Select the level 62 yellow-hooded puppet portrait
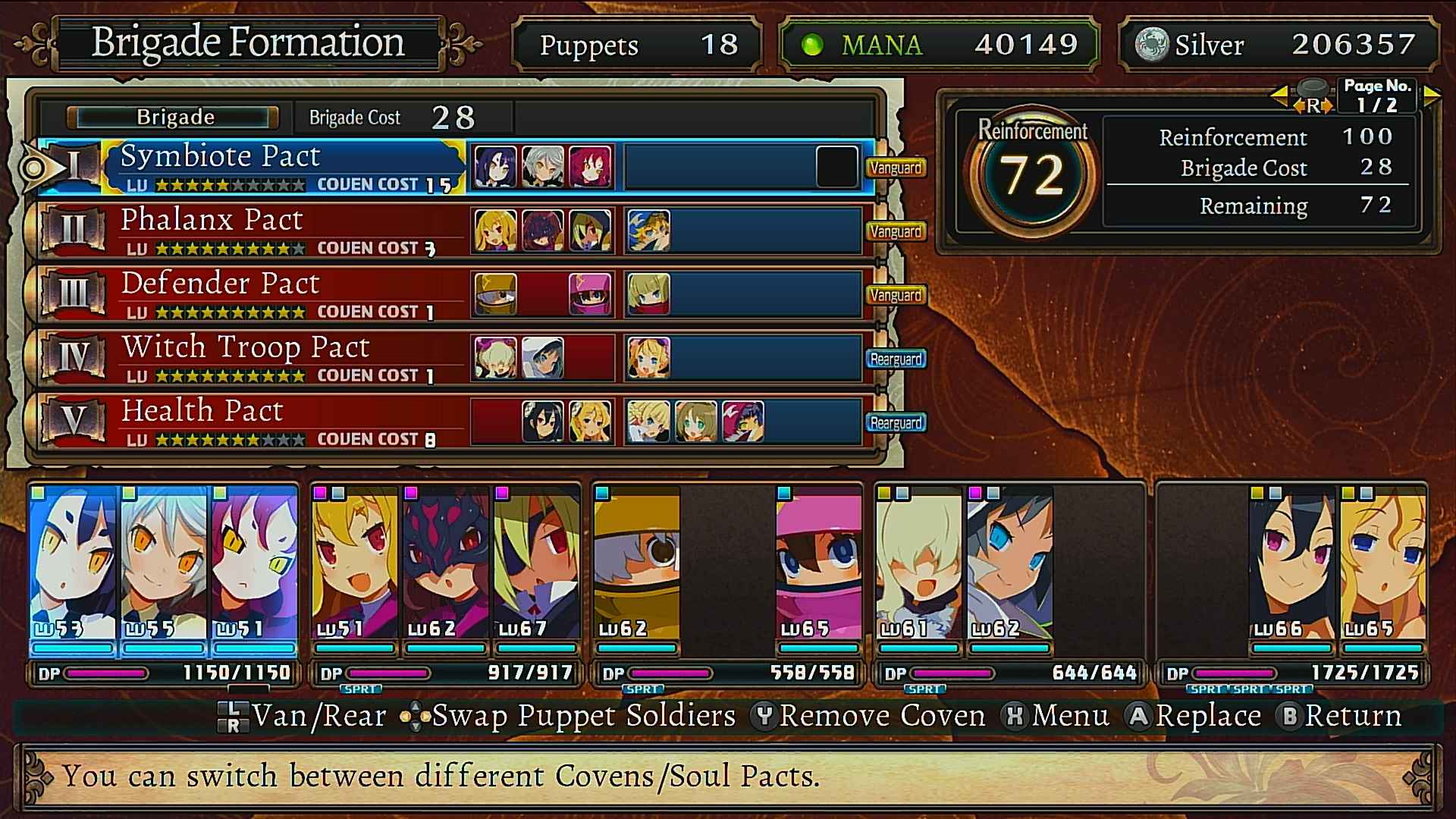The width and height of the screenshot is (1456, 819). [637, 565]
